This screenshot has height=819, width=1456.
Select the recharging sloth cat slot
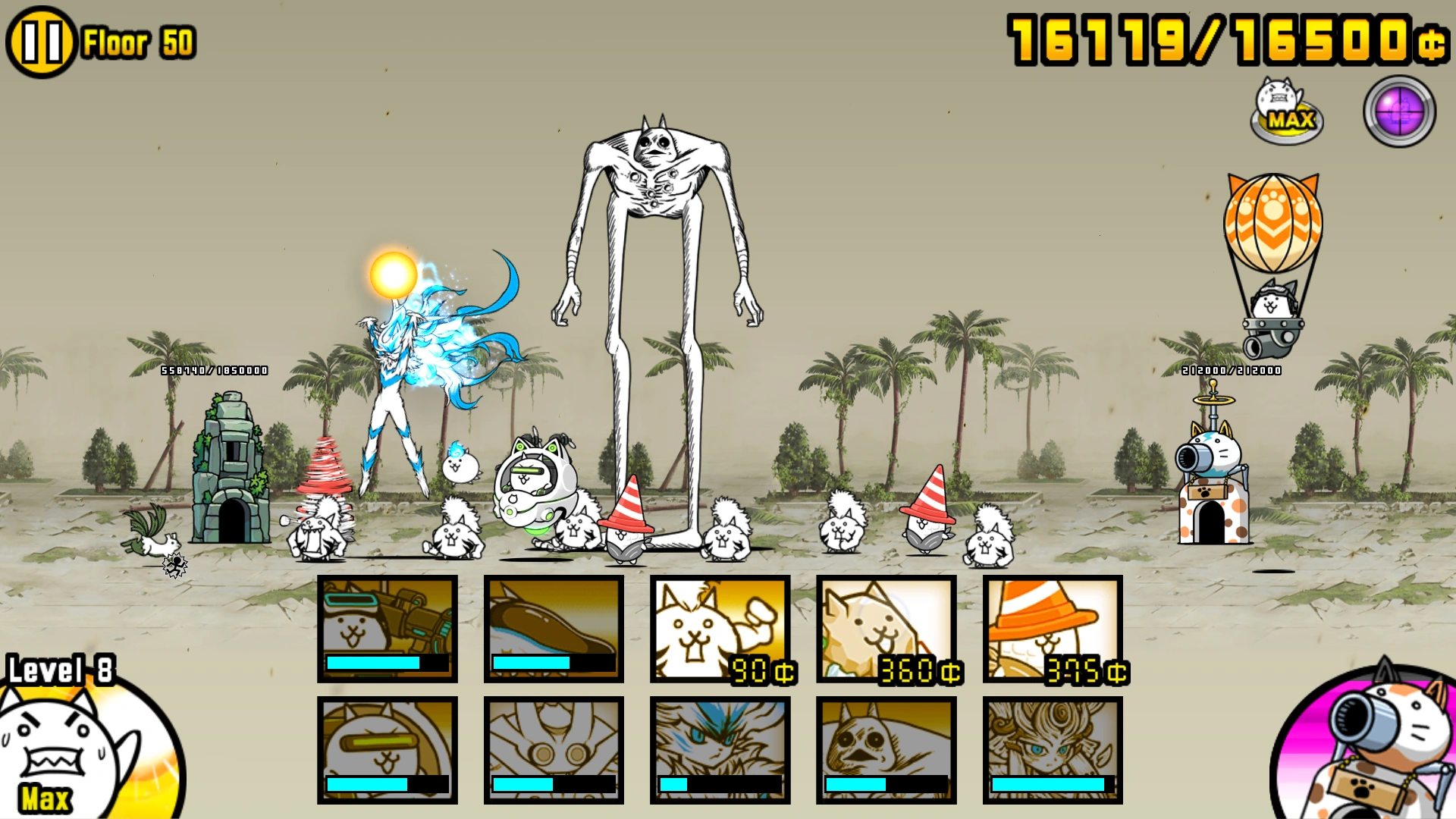(x=553, y=629)
